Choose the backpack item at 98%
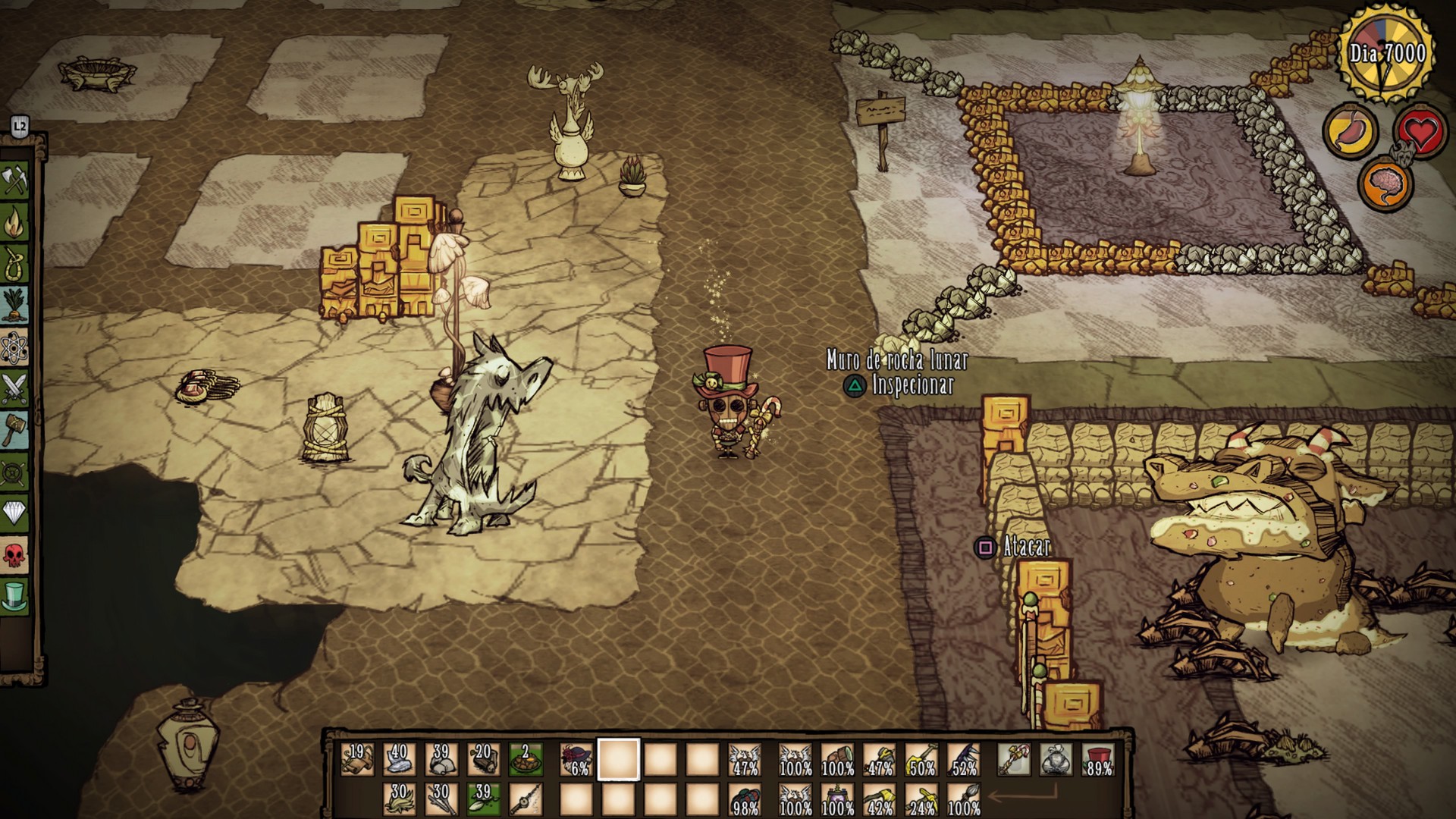This screenshot has width=1456, height=819. (x=745, y=799)
